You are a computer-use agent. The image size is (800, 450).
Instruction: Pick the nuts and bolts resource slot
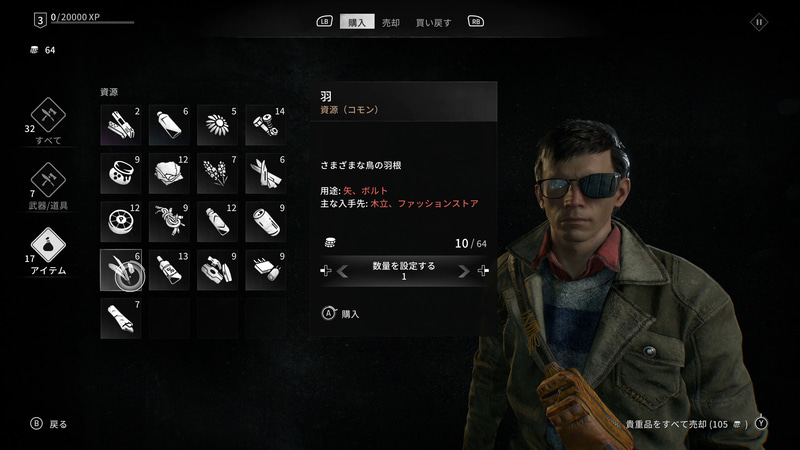(266, 125)
